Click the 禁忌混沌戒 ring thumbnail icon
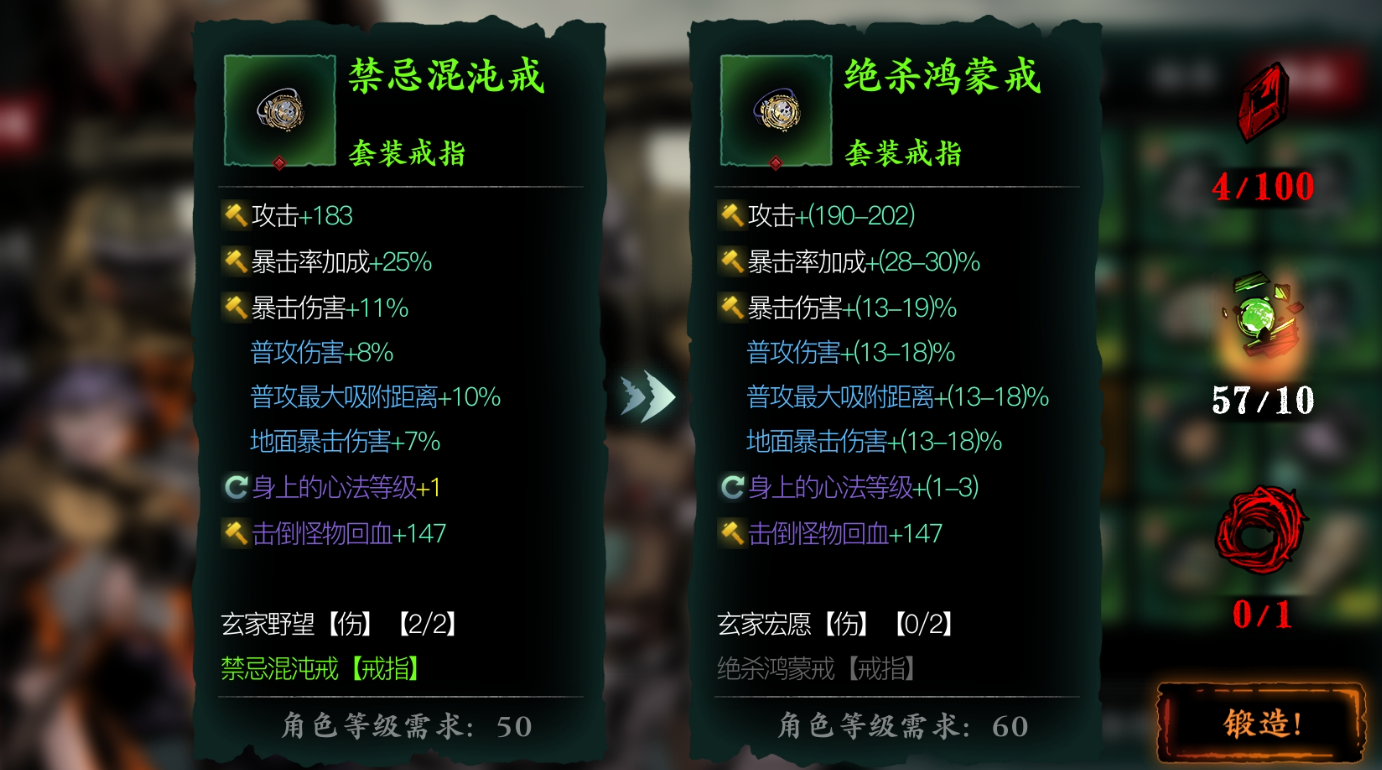This screenshot has height=770, width=1382. (x=279, y=110)
